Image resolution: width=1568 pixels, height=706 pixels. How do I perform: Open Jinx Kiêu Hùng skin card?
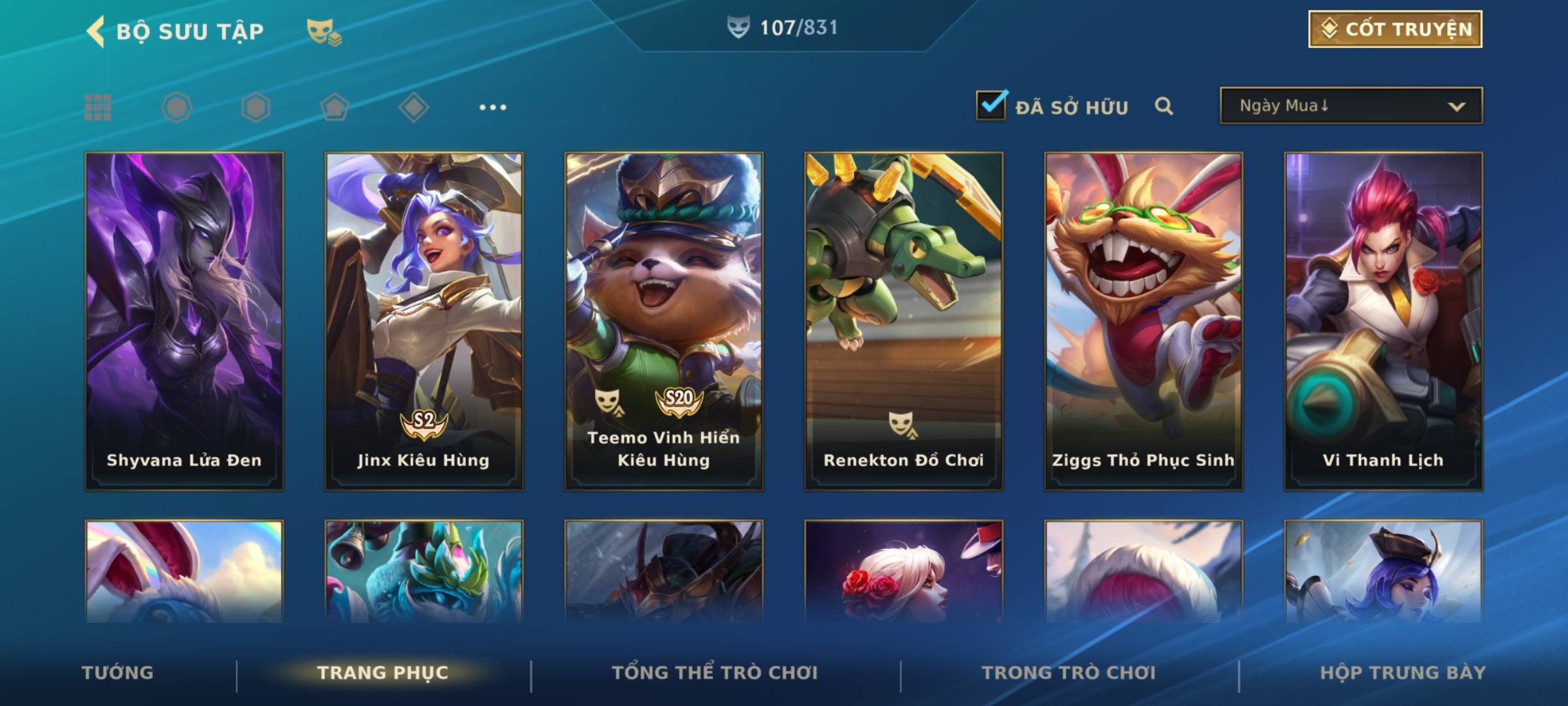(x=424, y=321)
